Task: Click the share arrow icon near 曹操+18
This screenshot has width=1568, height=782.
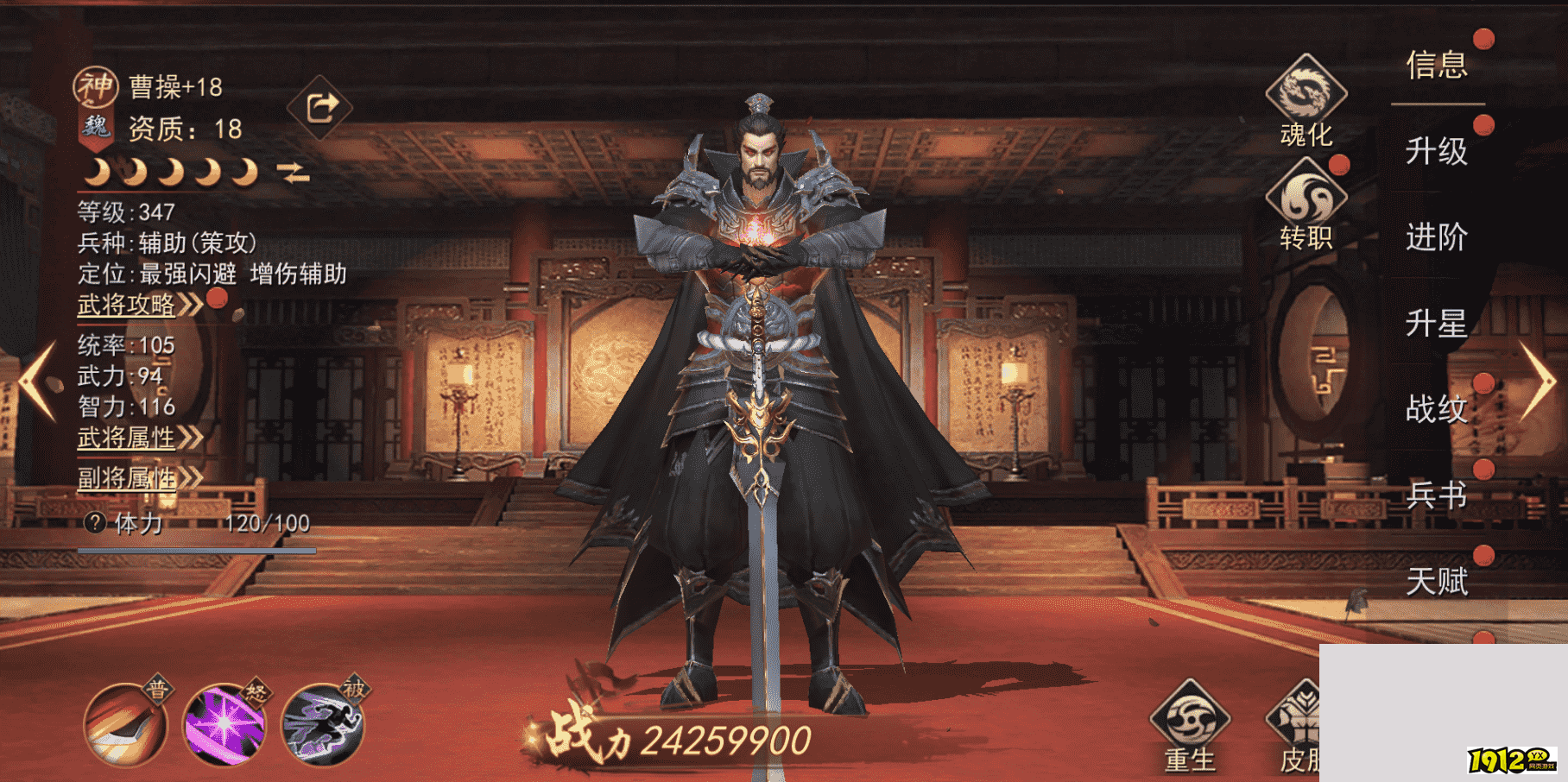Action: click(319, 105)
